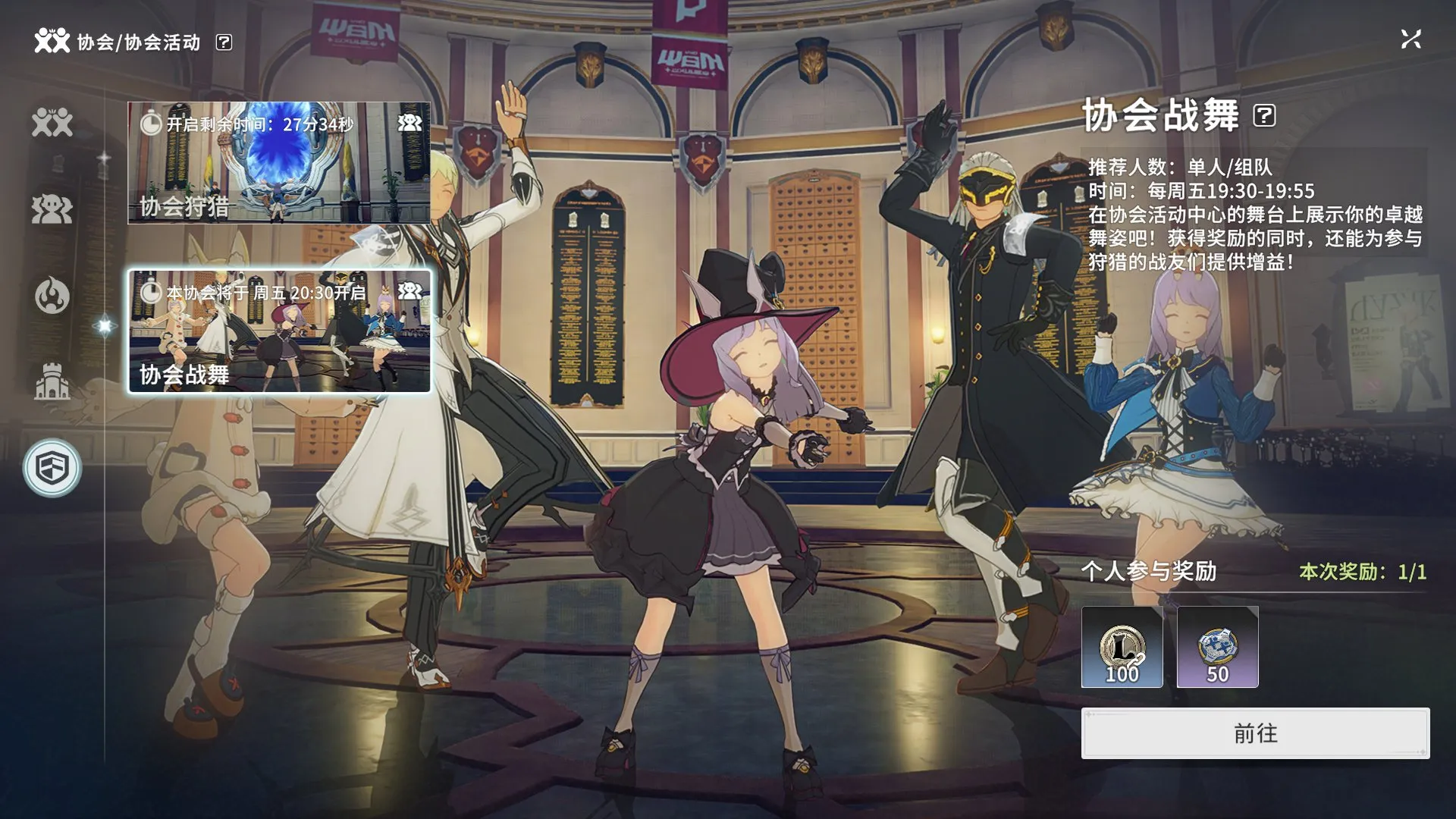Choose the highlighted shield emblem sidebar tab
This screenshot has height=819, width=1456.
(52, 468)
